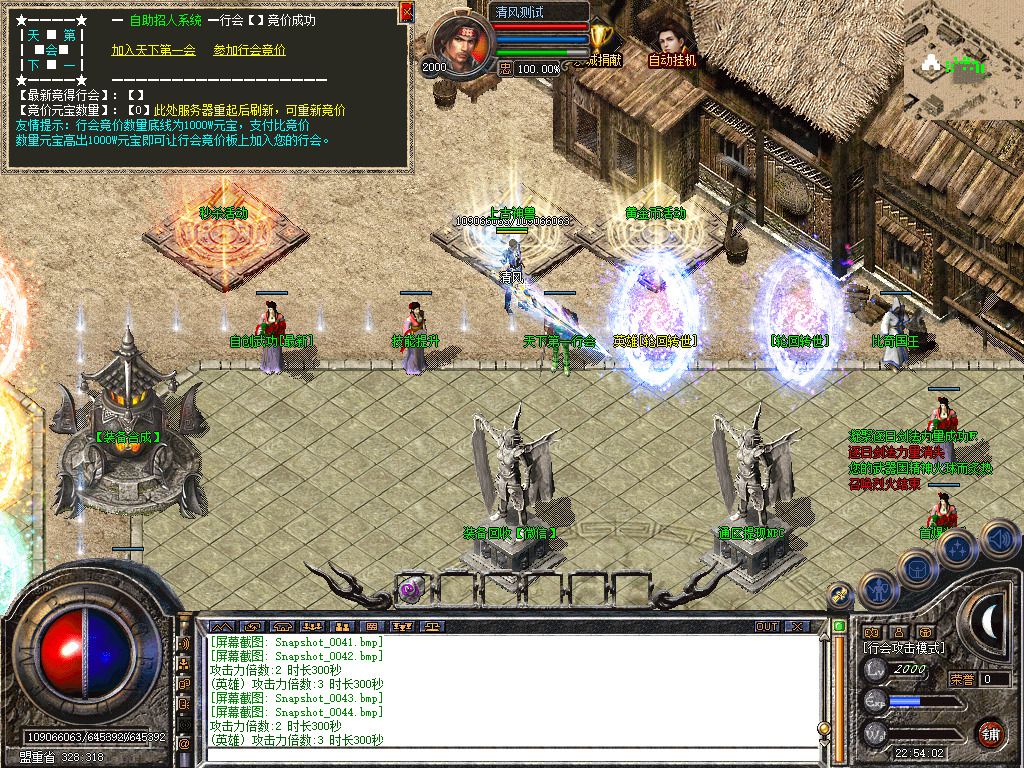This screenshot has height=768, width=1024.
Task: Select the 参加行会竞价 option
Action: point(249,50)
